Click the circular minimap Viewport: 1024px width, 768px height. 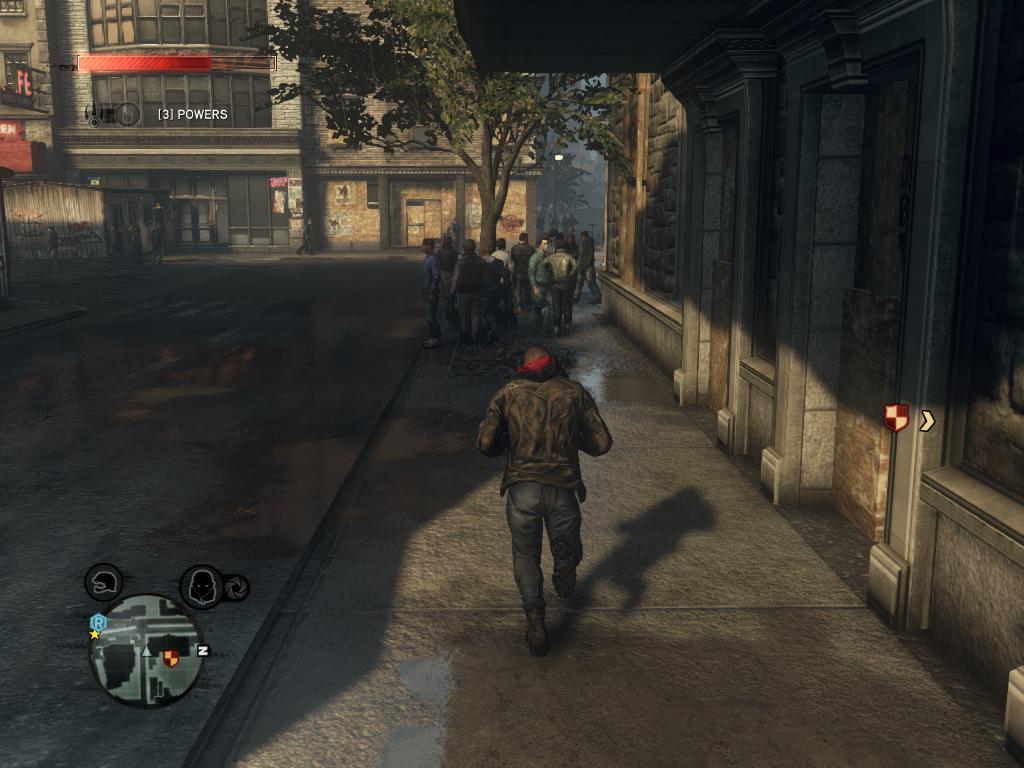coord(146,651)
